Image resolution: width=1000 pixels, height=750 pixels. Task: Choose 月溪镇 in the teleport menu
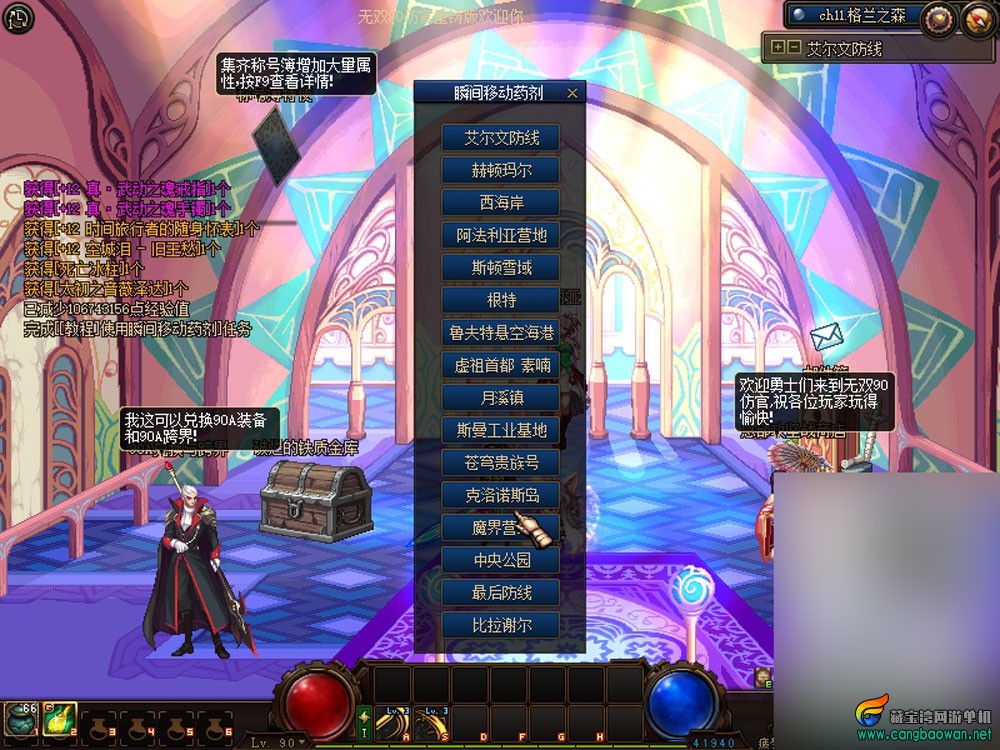pos(500,398)
